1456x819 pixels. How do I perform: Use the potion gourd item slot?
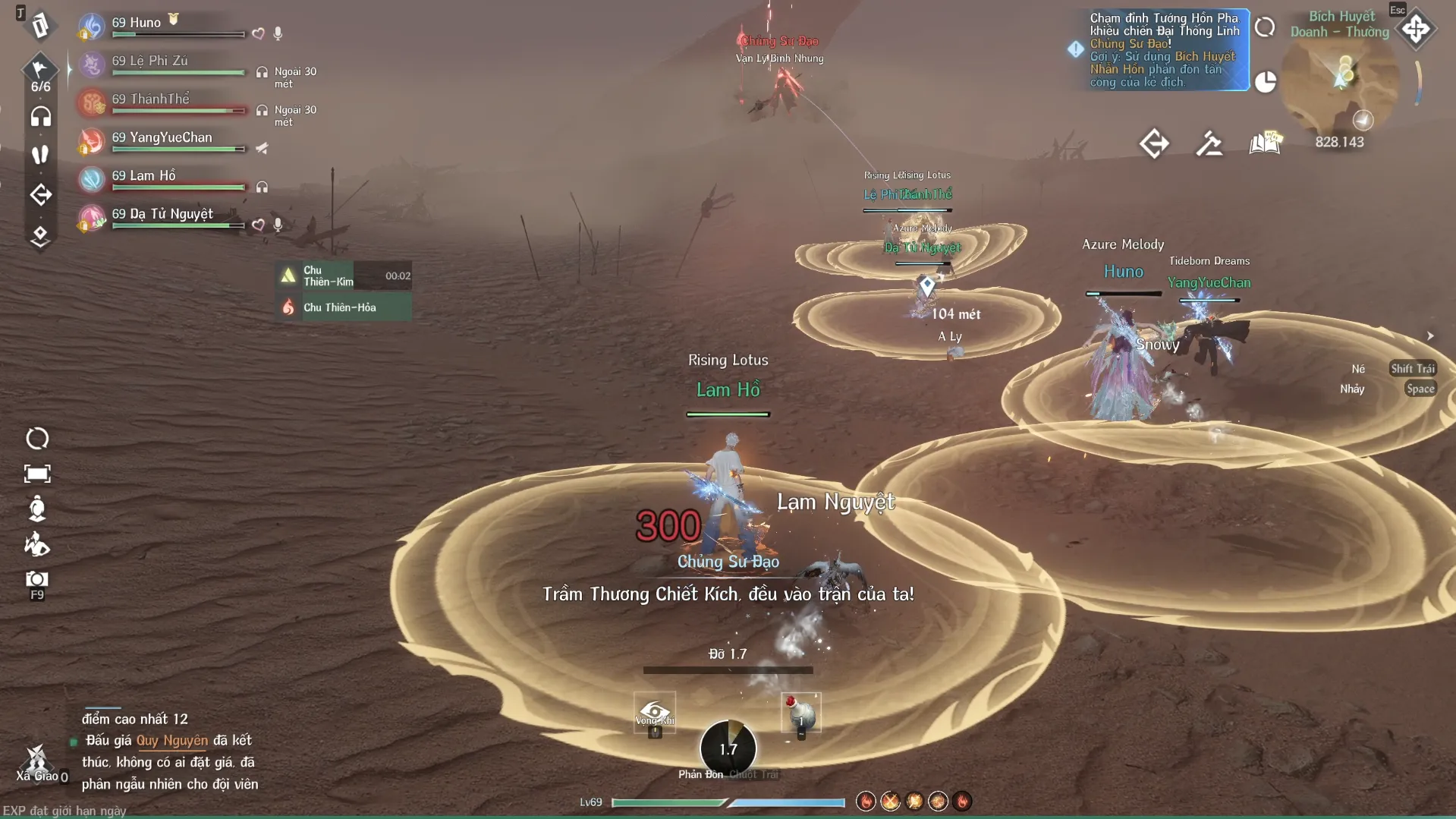point(800,713)
